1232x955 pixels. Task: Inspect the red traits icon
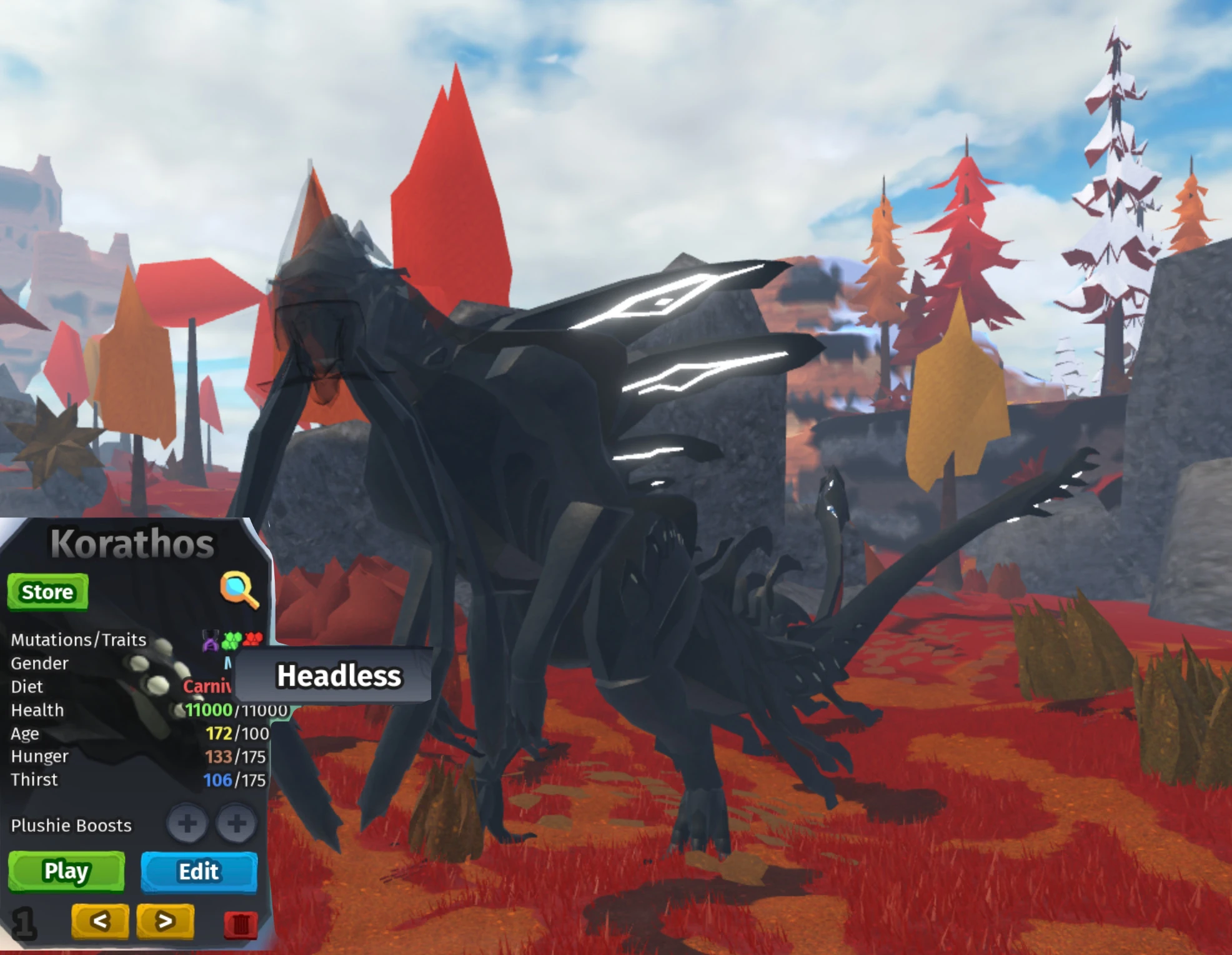coord(252,639)
